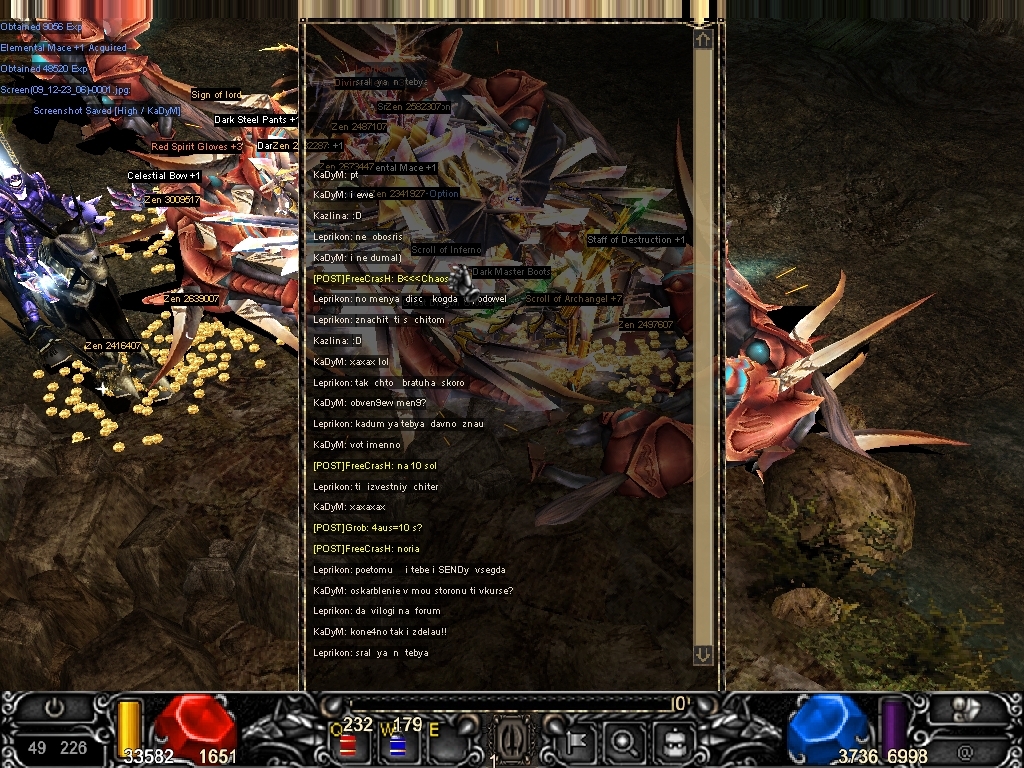Click the FreeCrasH 'noria' post message
The width and height of the screenshot is (1024, 768).
[366, 549]
